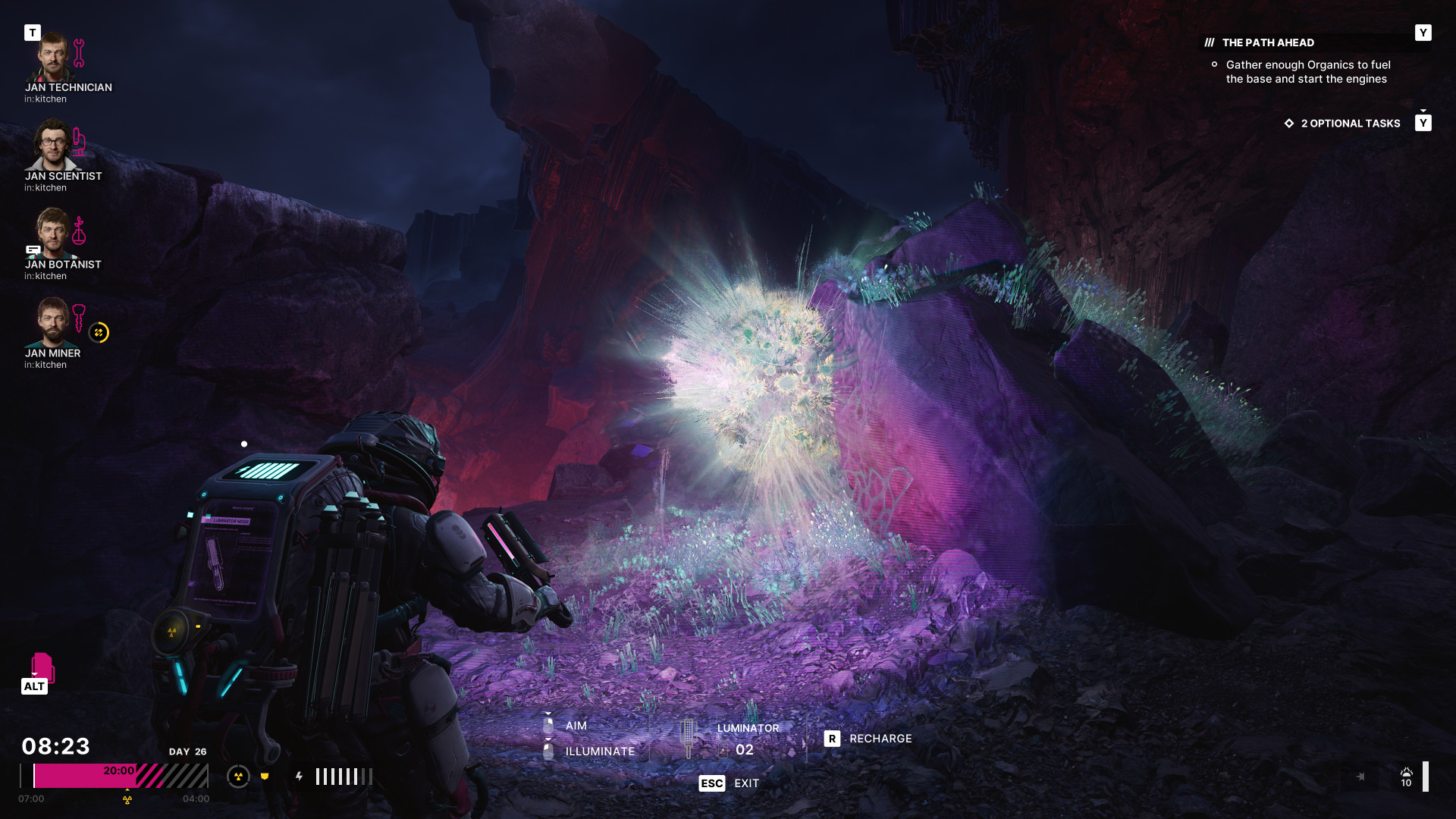This screenshot has width=1456, height=819.
Task: Open The Path Ahead objective
Action: point(1268,43)
